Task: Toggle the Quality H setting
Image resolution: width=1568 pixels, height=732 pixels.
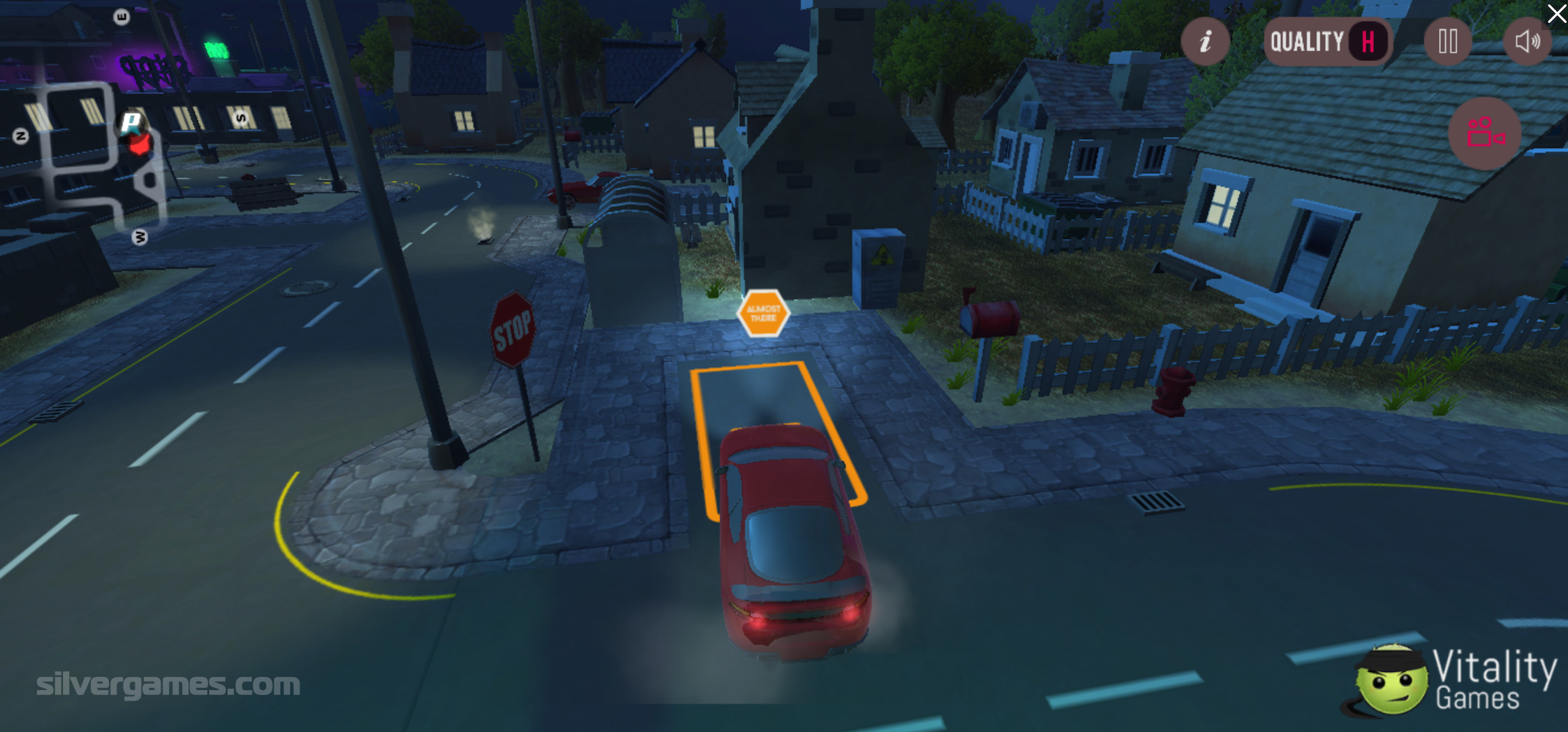Action: [1327, 42]
